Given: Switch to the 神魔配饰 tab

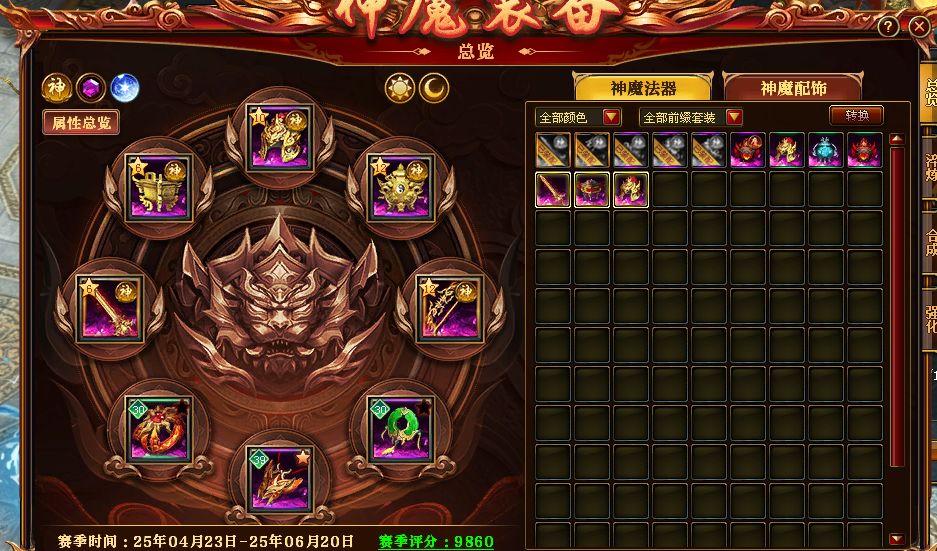Looking at the screenshot, I should click(793, 88).
